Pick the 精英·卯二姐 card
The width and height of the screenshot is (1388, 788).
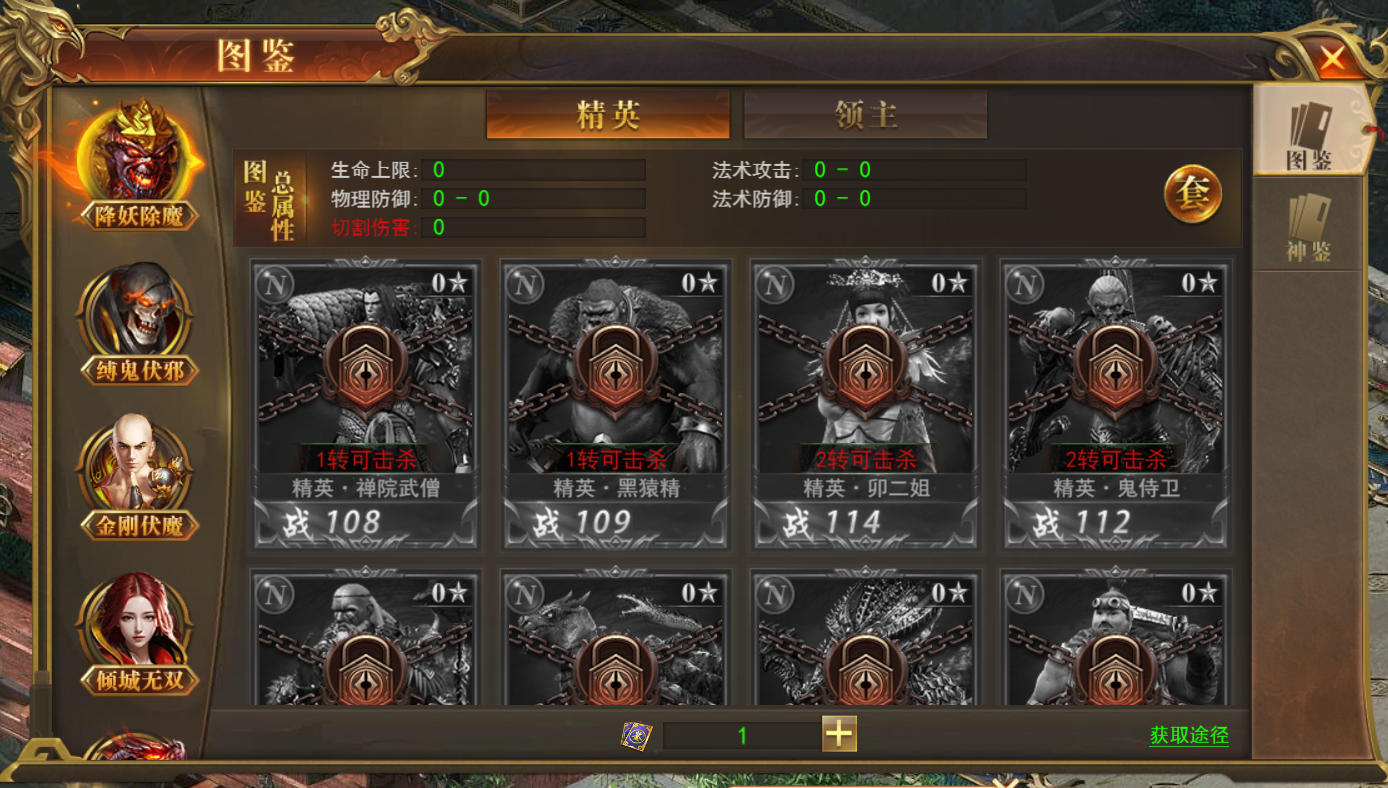(866, 405)
